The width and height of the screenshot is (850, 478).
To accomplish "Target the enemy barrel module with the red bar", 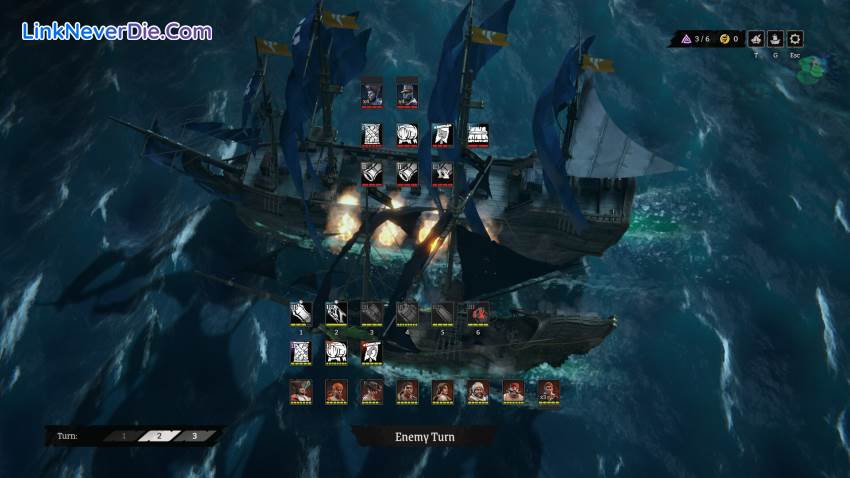I will (407, 135).
